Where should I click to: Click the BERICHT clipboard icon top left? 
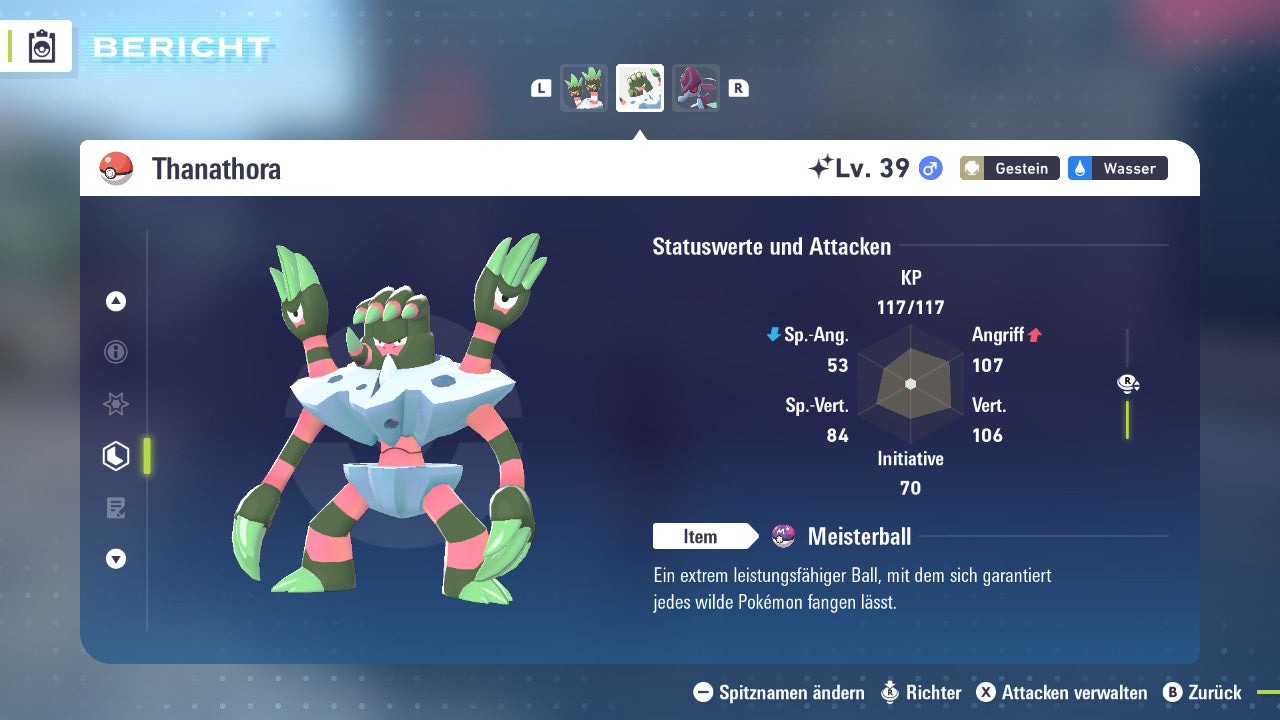click(x=41, y=46)
